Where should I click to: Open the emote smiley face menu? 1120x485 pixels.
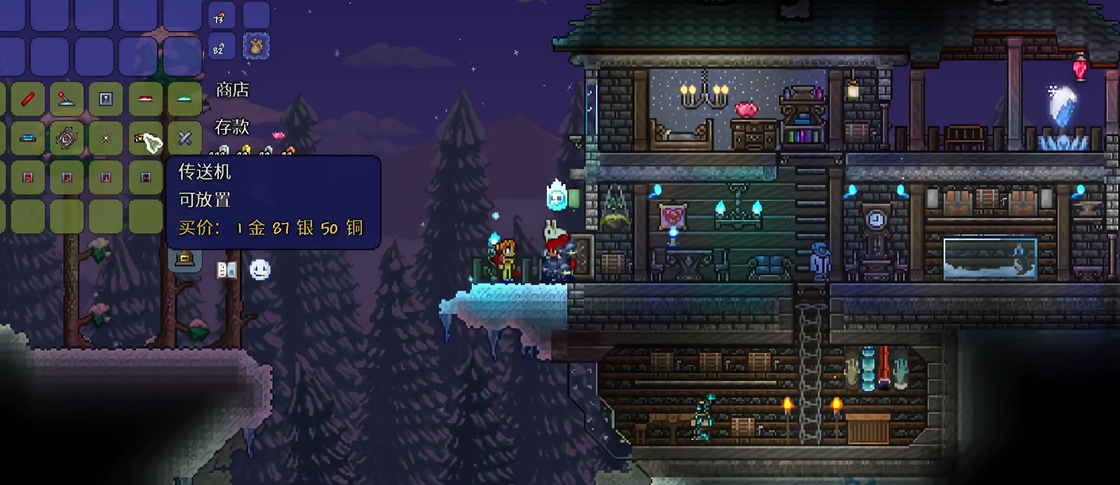pos(260,269)
